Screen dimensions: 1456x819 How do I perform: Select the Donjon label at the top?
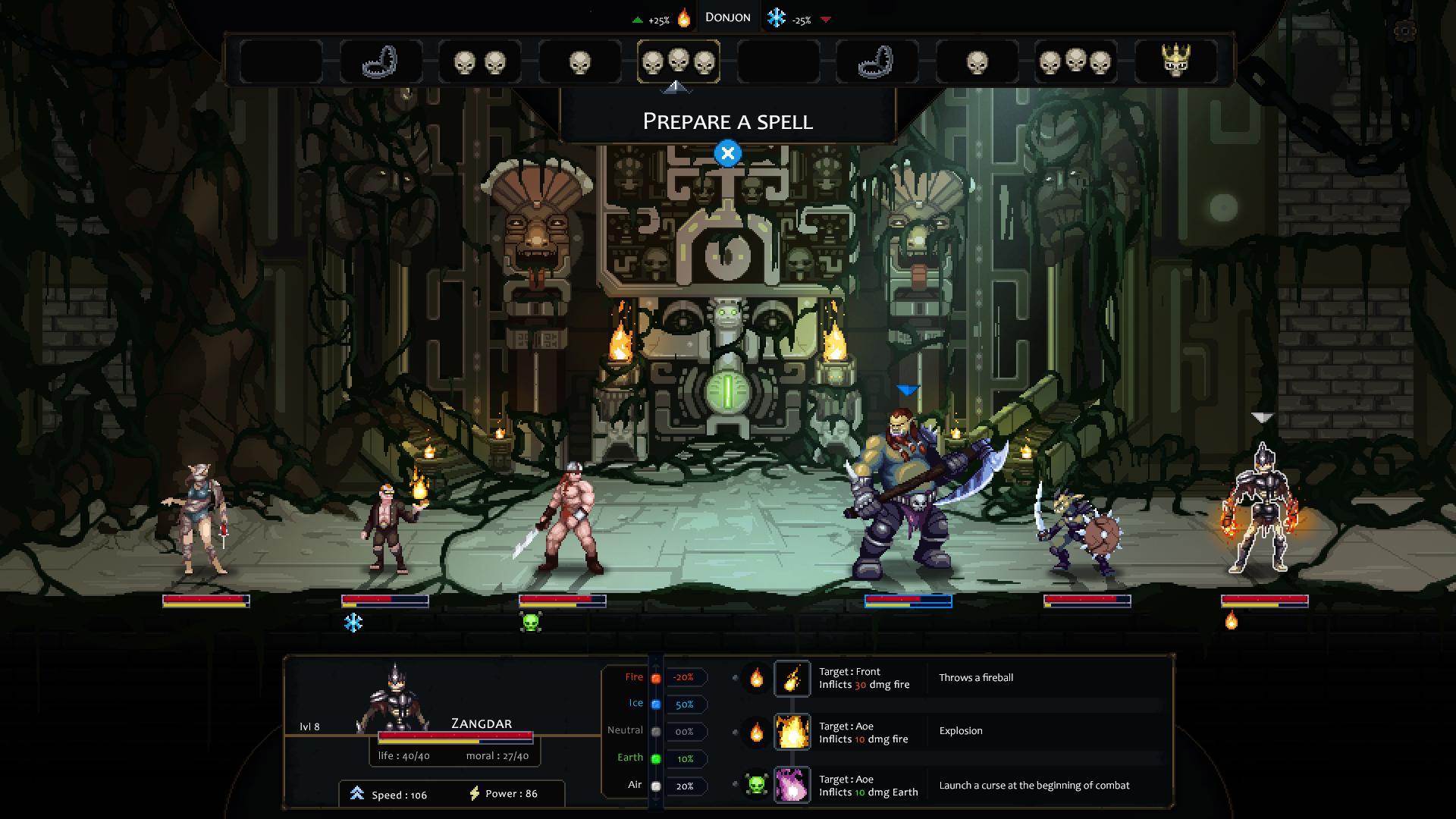(727, 16)
